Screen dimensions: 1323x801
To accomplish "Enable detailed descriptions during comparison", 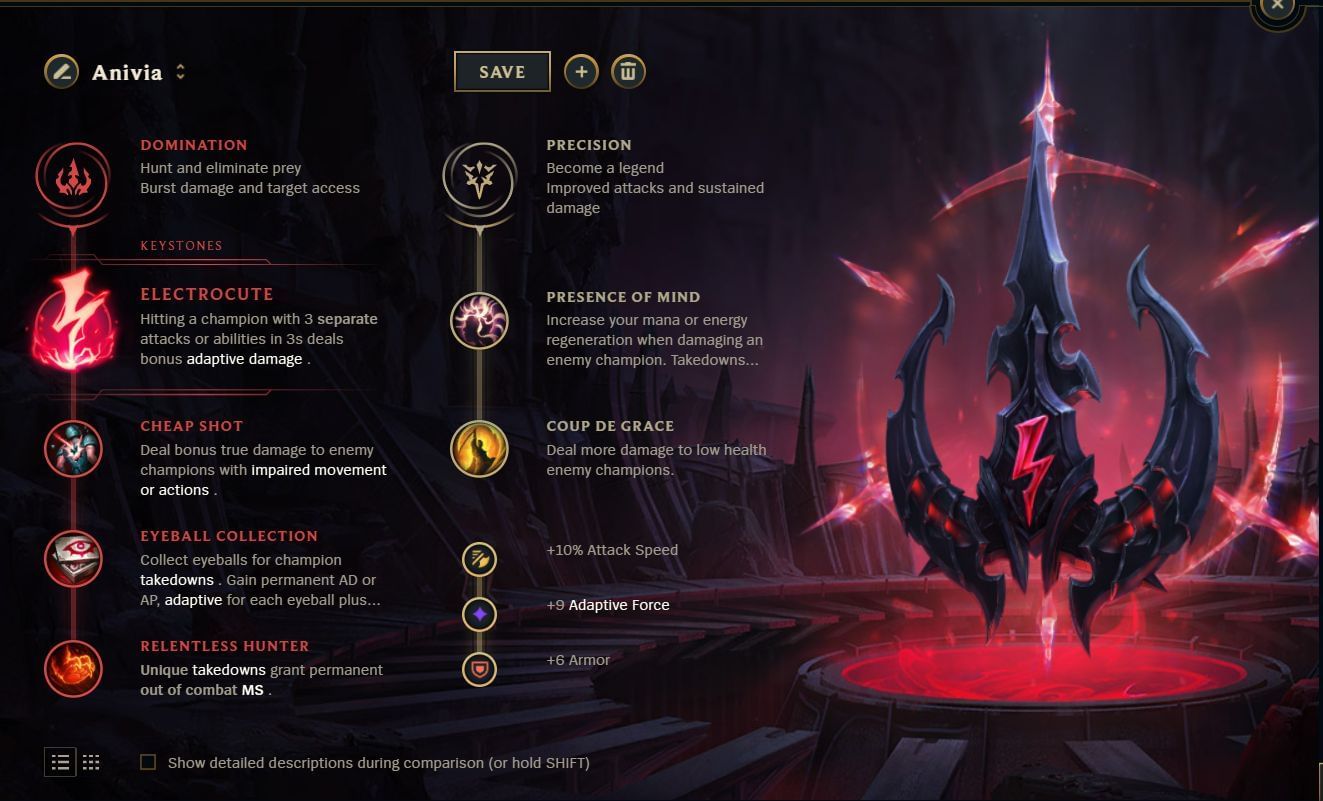I will [x=148, y=762].
